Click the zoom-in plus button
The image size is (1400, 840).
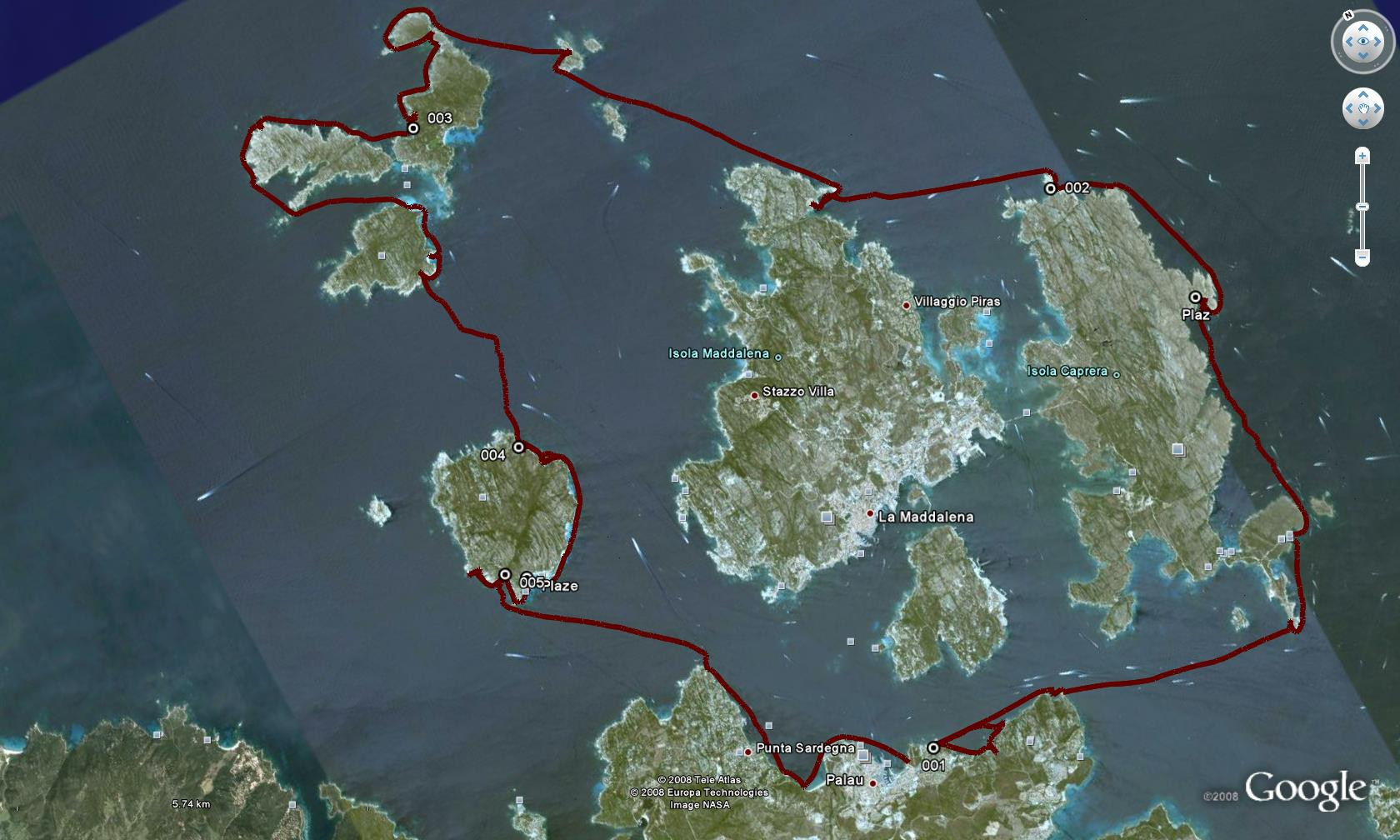click(1362, 156)
